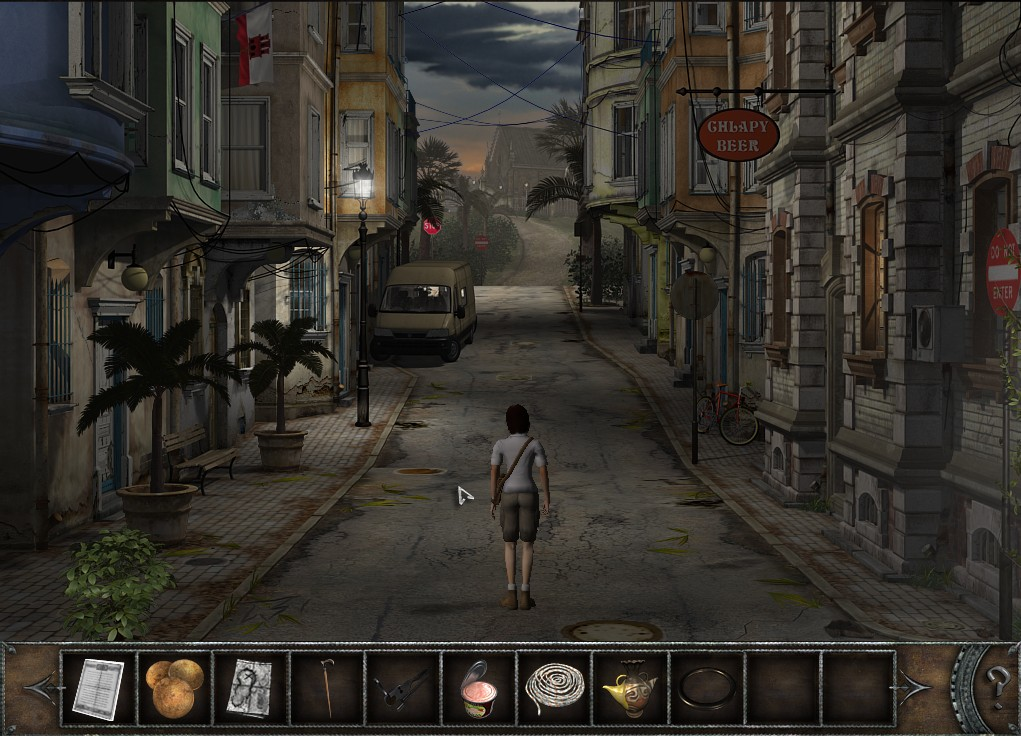
Task: Choose the painted ceramic vase
Action: [630, 687]
